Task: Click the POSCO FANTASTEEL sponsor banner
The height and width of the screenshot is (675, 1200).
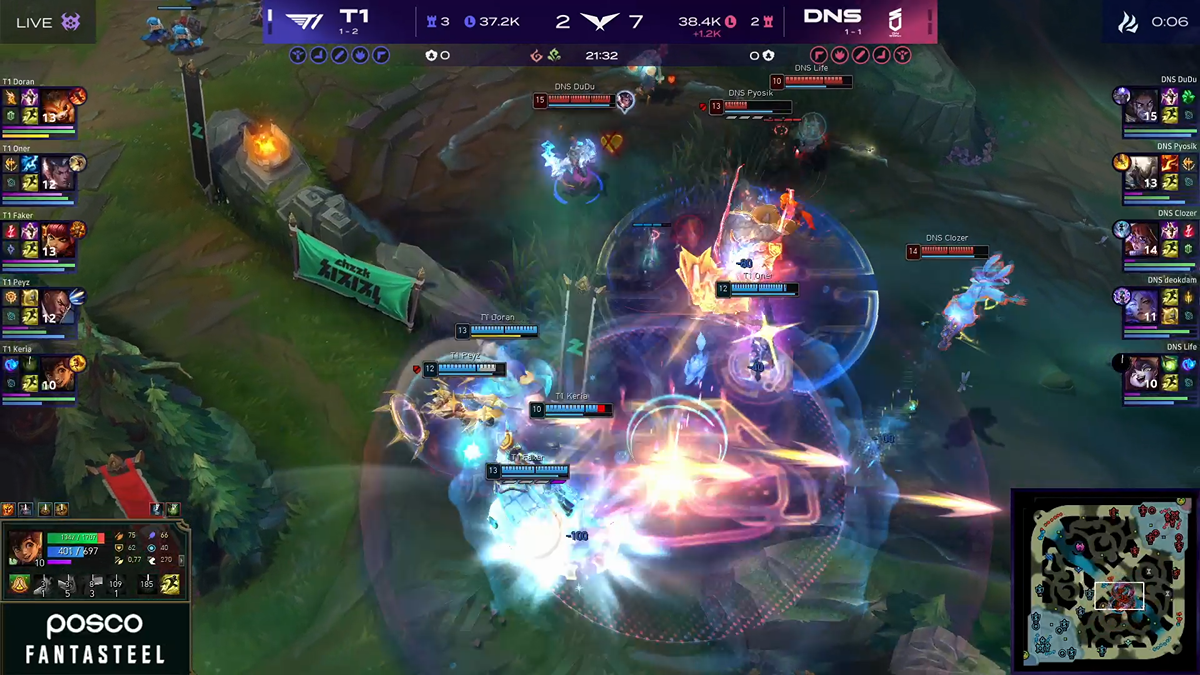Action: pyautogui.click(x=96, y=639)
